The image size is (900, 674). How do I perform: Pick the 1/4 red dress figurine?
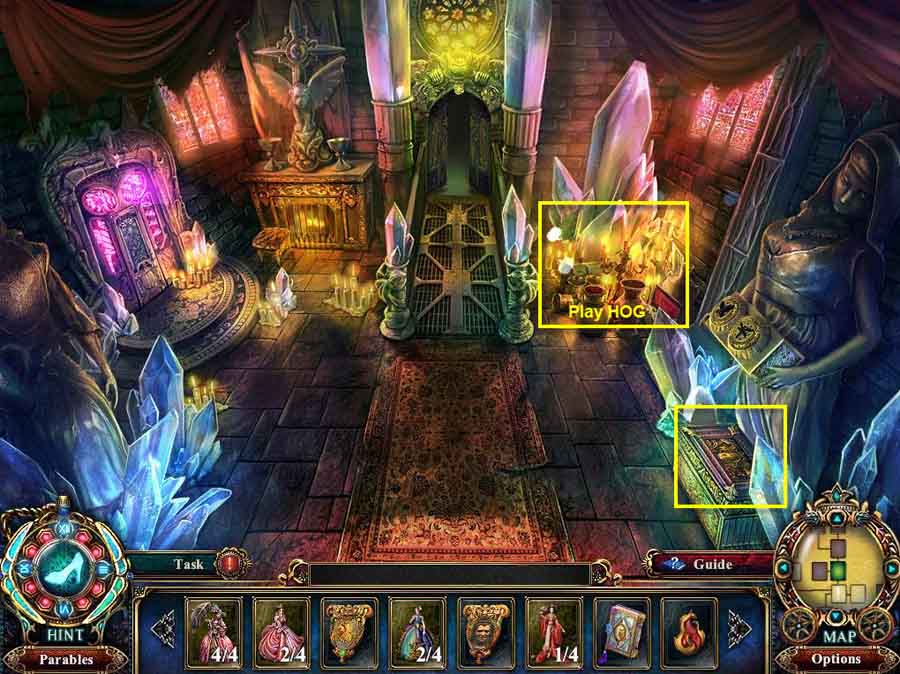(554, 631)
